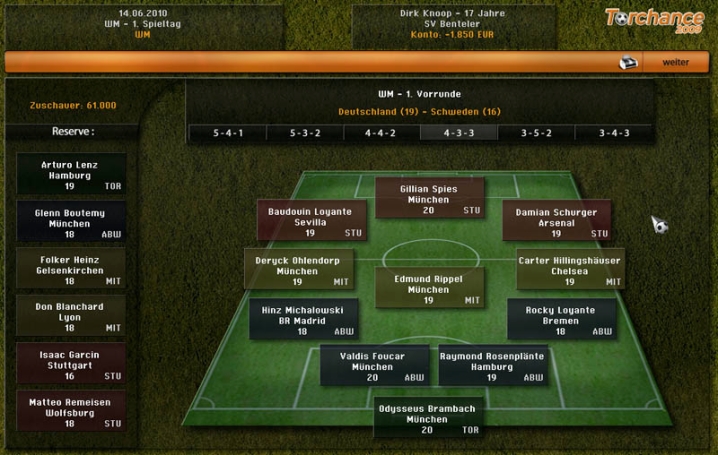718x455 pixels.
Task: Switch to the 3-5-2 formation
Action: 537,133
